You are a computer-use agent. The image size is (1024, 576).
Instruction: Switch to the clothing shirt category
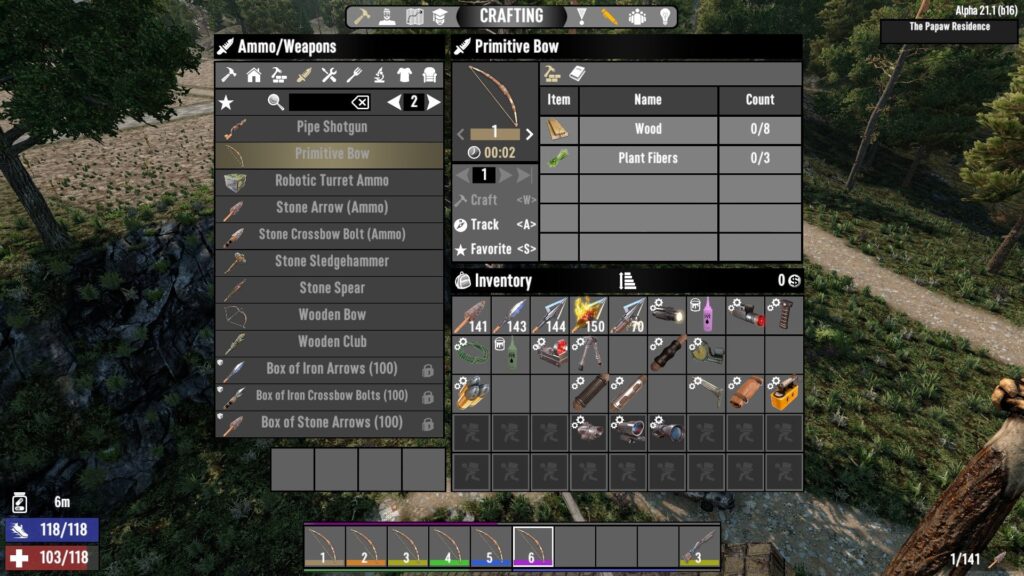coord(404,75)
